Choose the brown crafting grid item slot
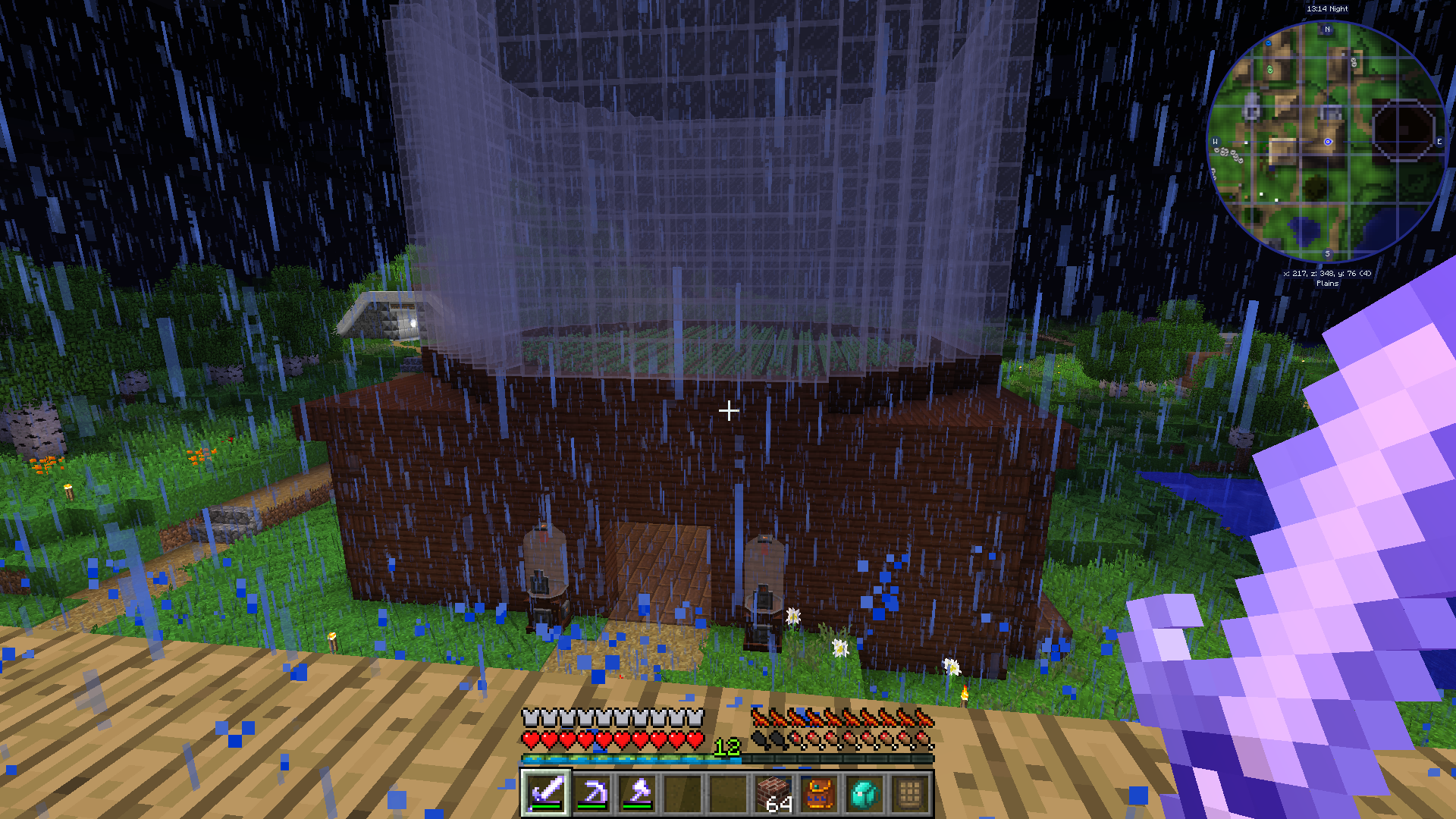The width and height of the screenshot is (1456, 819). 910,793
